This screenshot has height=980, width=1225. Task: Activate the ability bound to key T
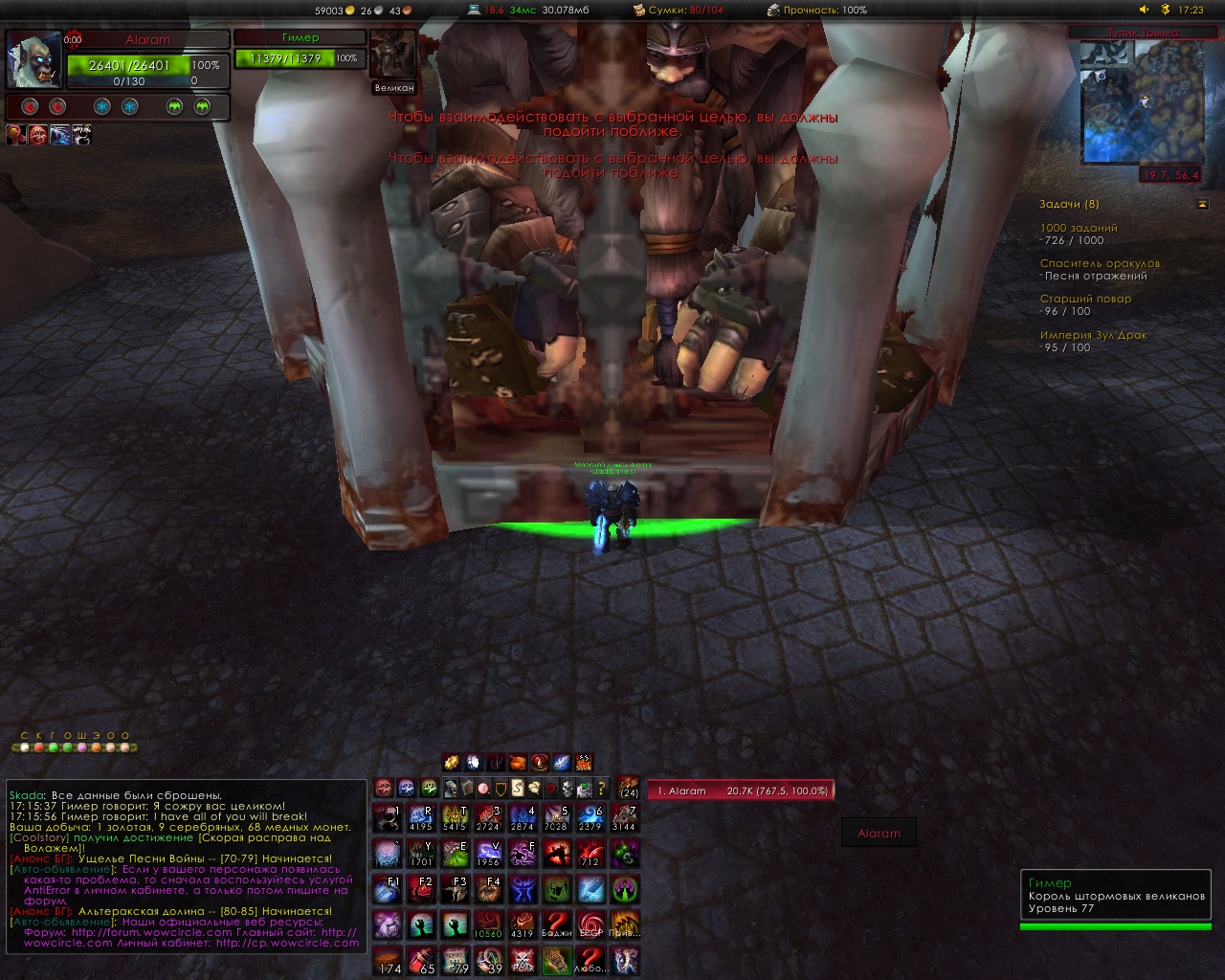(456, 818)
